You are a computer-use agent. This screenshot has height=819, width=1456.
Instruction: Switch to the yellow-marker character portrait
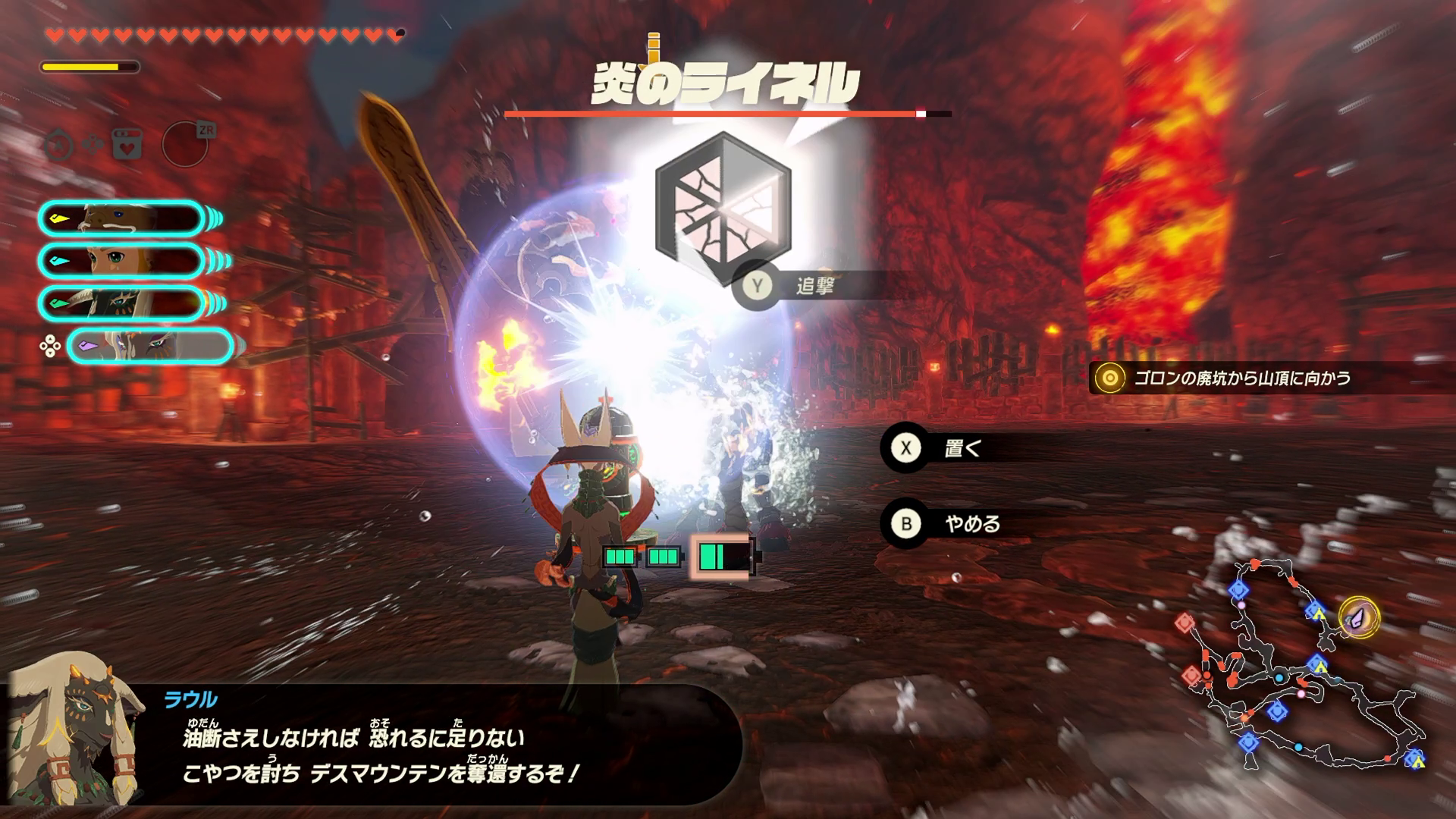click(x=121, y=219)
